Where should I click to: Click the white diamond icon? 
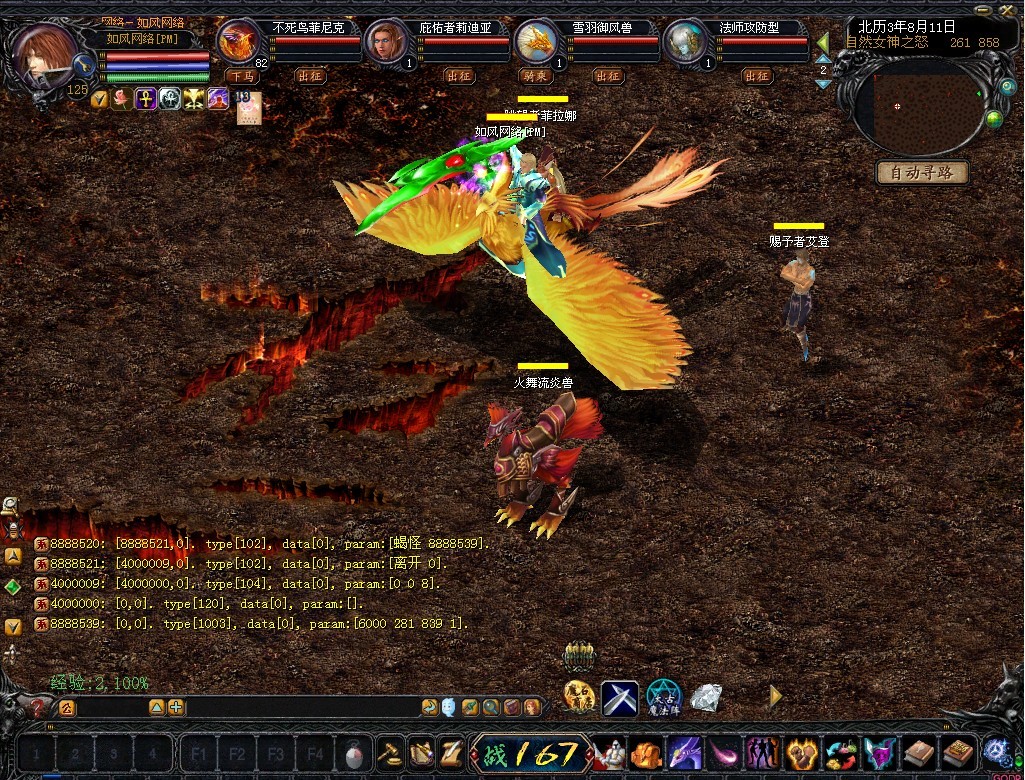click(706, 697)
